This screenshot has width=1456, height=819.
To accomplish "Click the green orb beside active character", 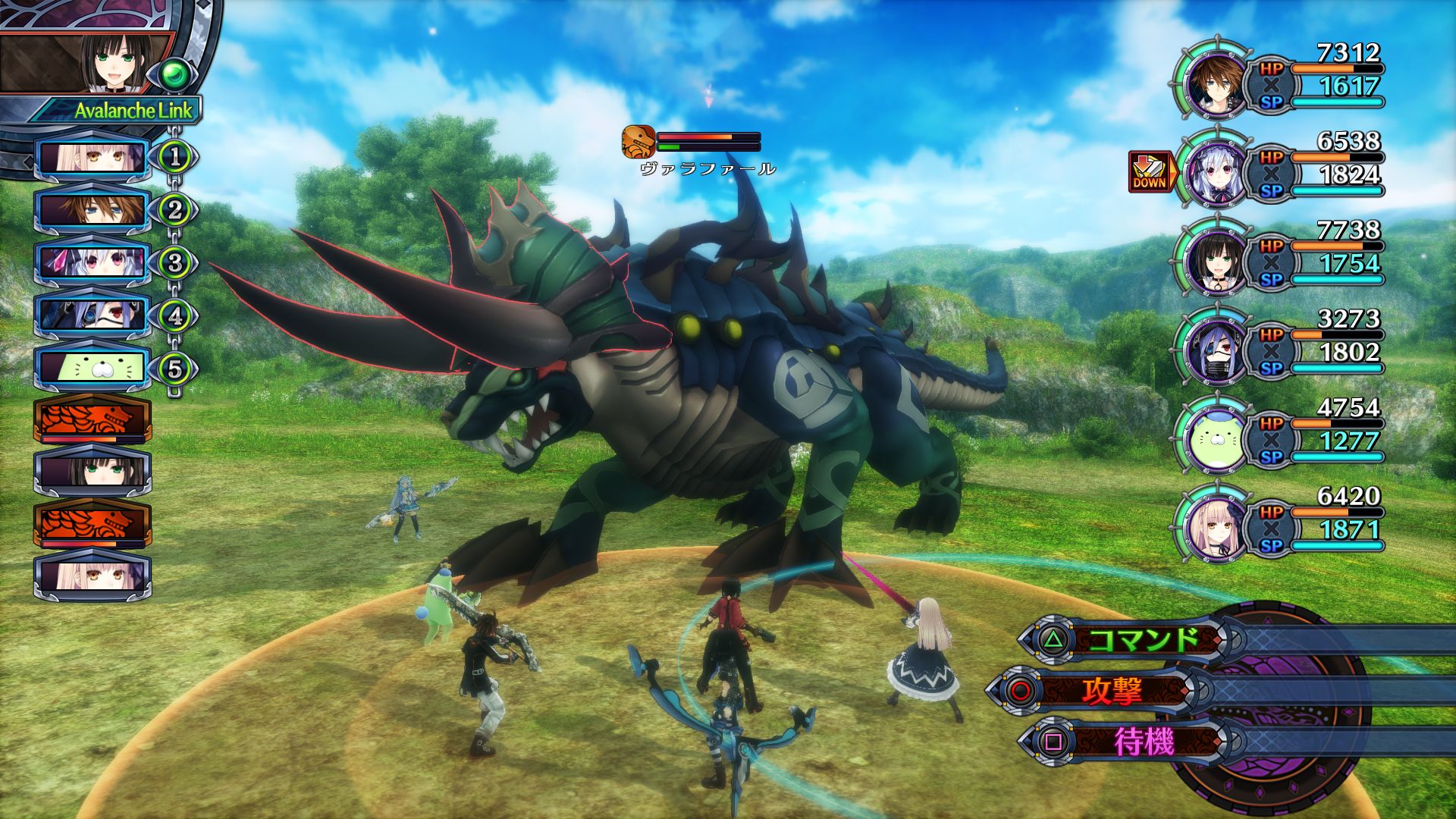I will coord(176,74).
